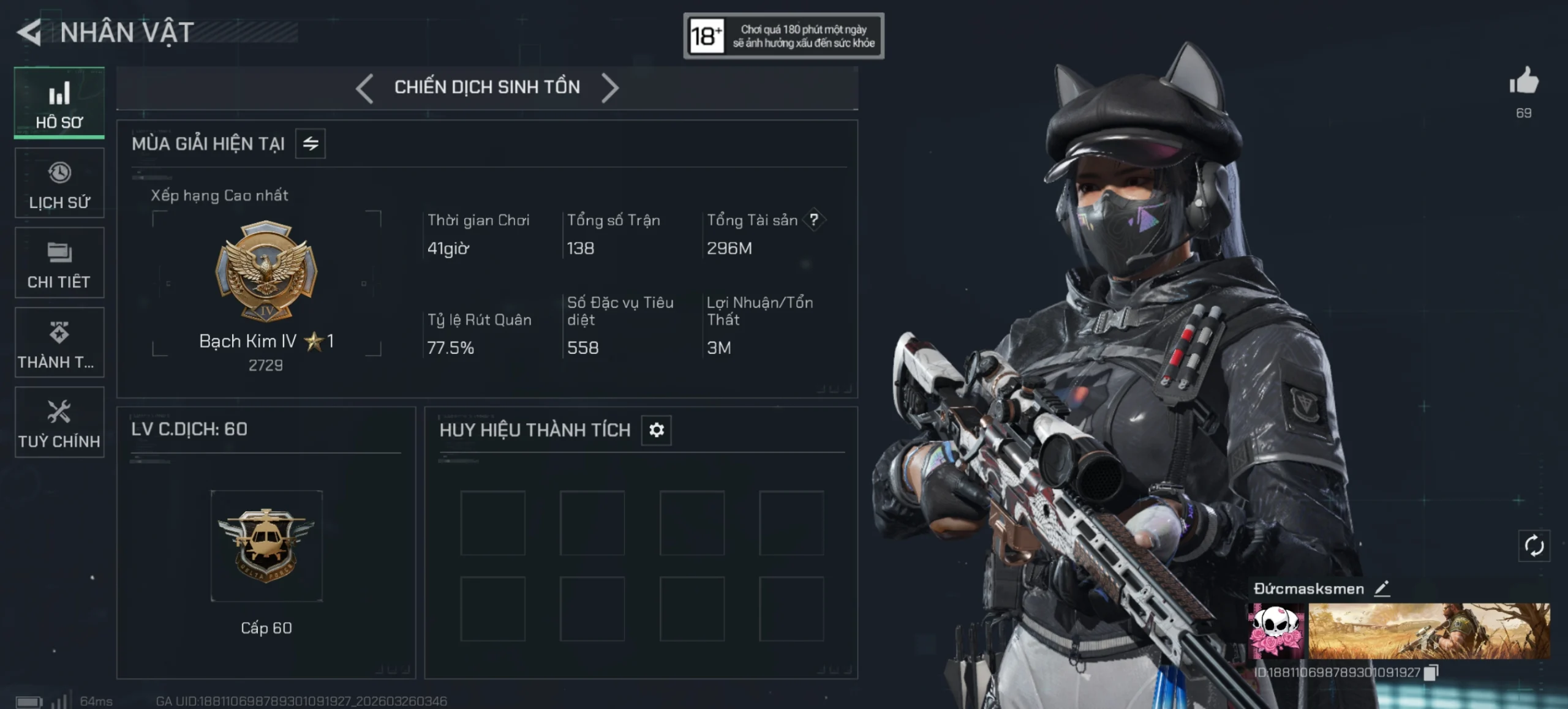Select the pink skull avatar
Image resolution: width=1568 pixels, height=709 pixels.
click(1276, 631)
